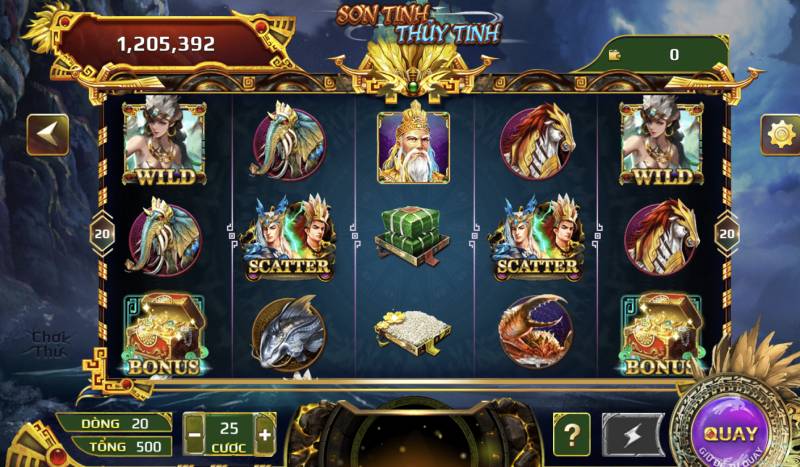Increase the bet with the plus button

[x=264, y=436]
